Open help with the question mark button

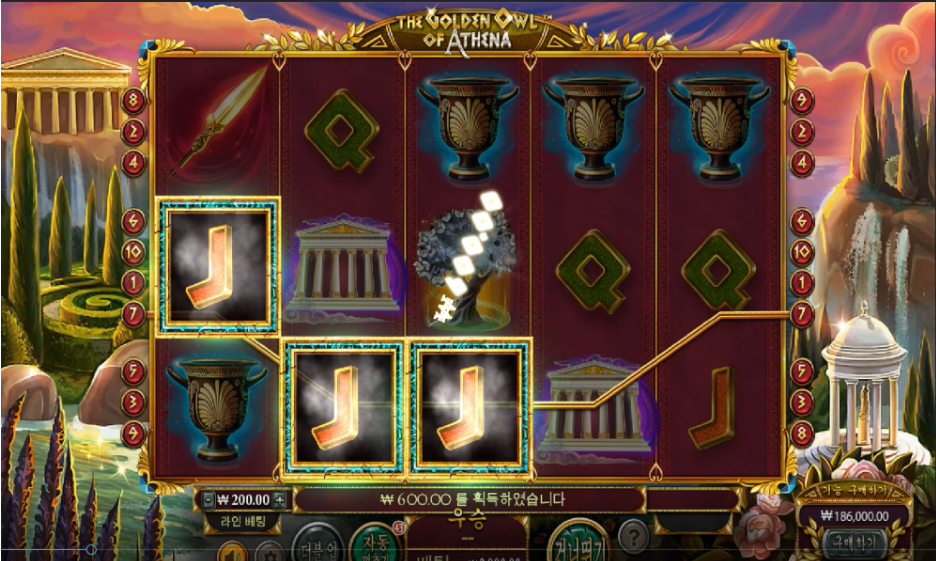[634, 537]
